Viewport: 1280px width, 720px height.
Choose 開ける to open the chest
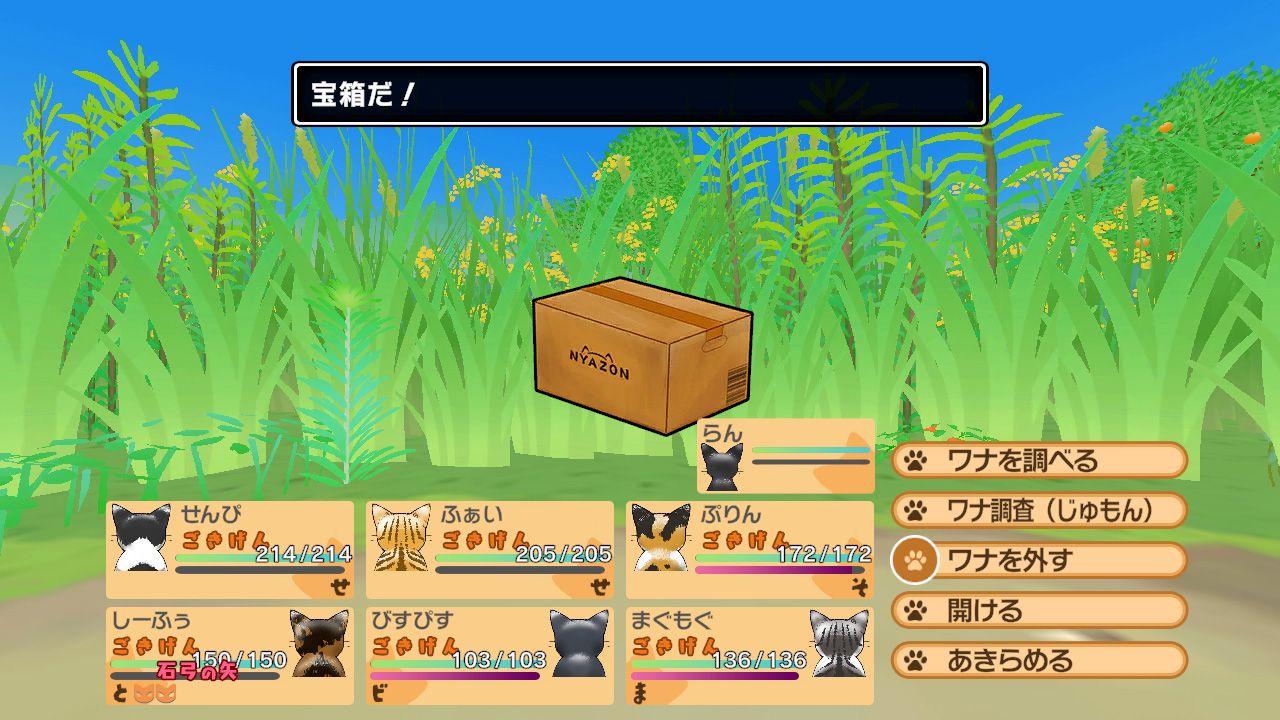(1038, 610)
